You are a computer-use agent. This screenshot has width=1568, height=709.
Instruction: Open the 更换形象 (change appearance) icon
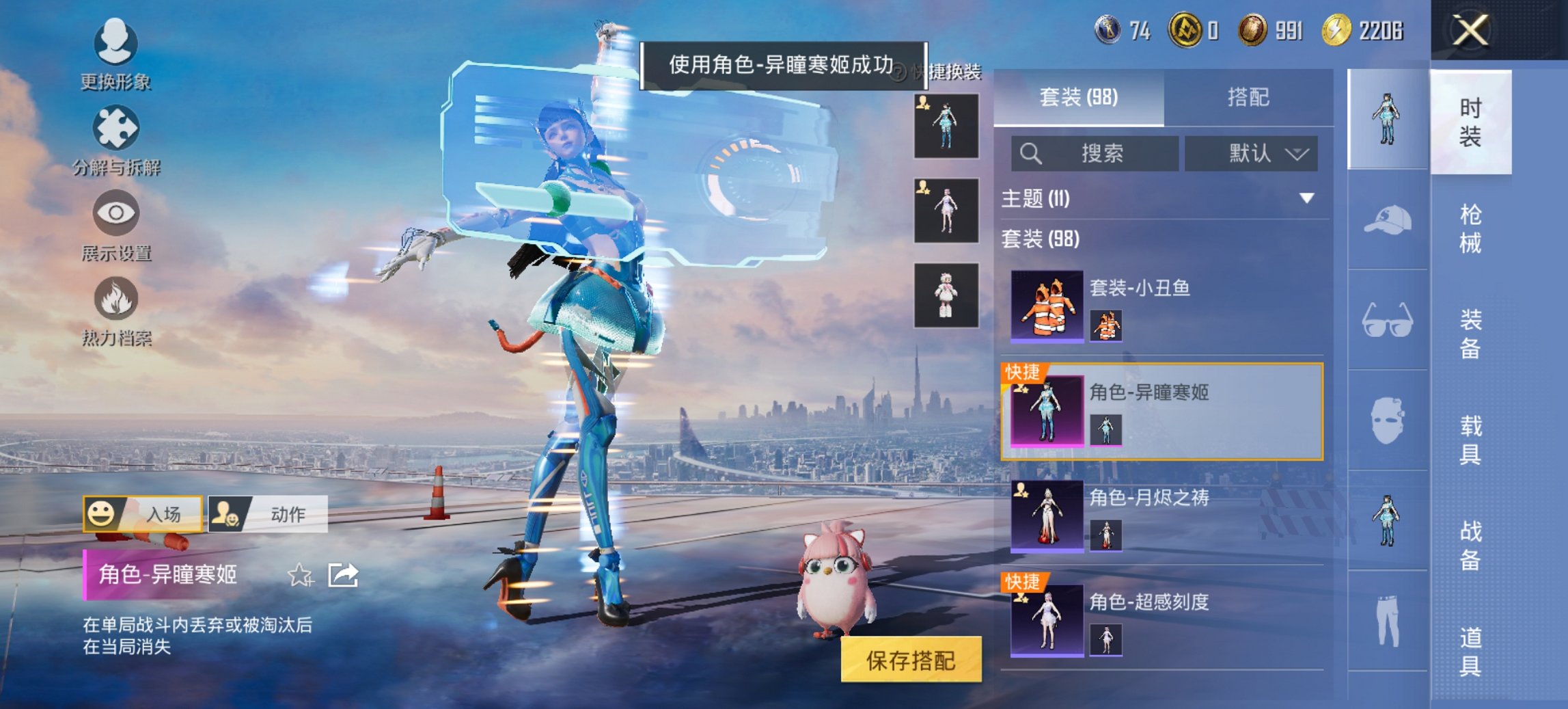pos(116,44)
